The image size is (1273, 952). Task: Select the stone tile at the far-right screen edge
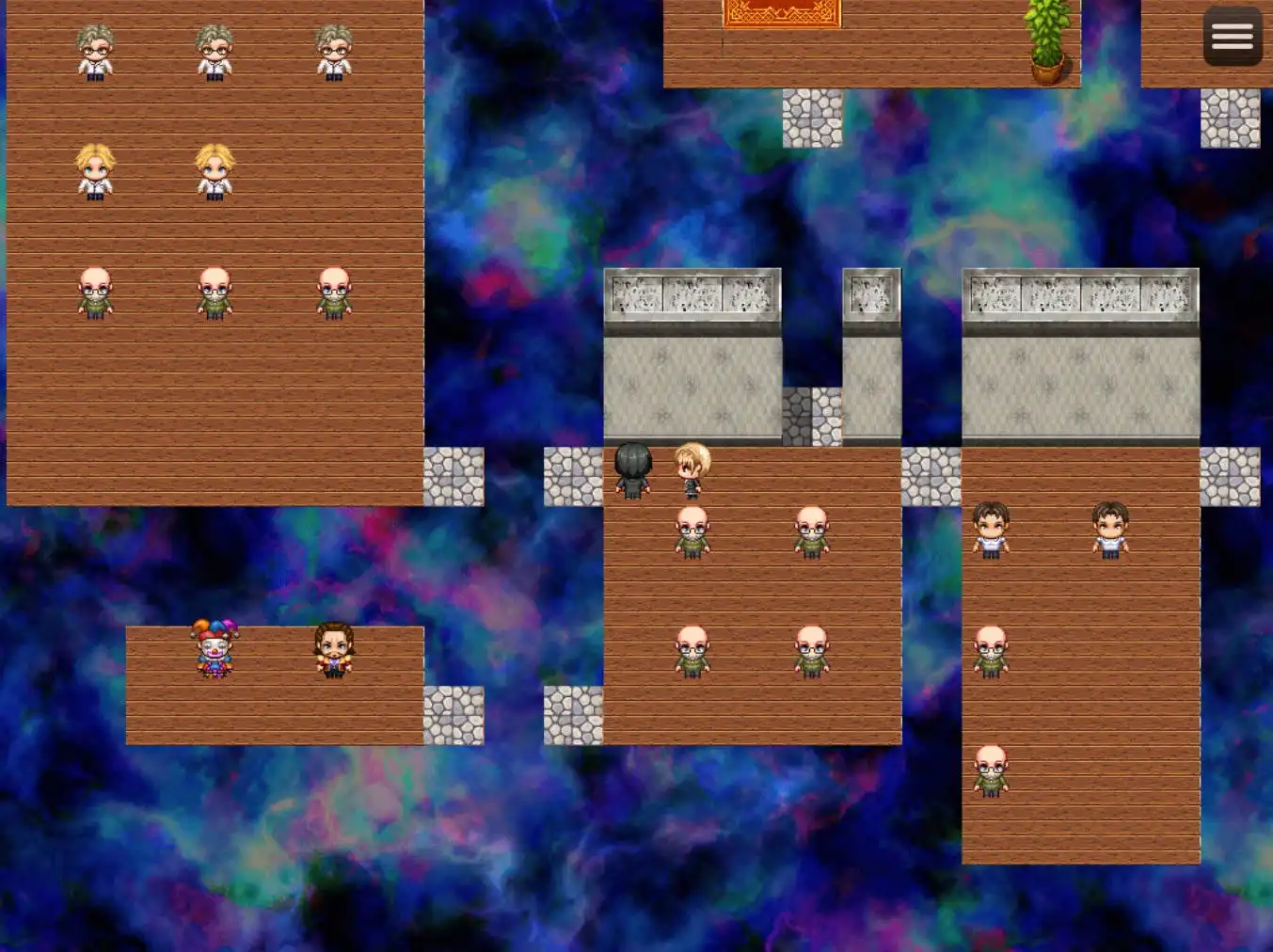coord(1231,119)
